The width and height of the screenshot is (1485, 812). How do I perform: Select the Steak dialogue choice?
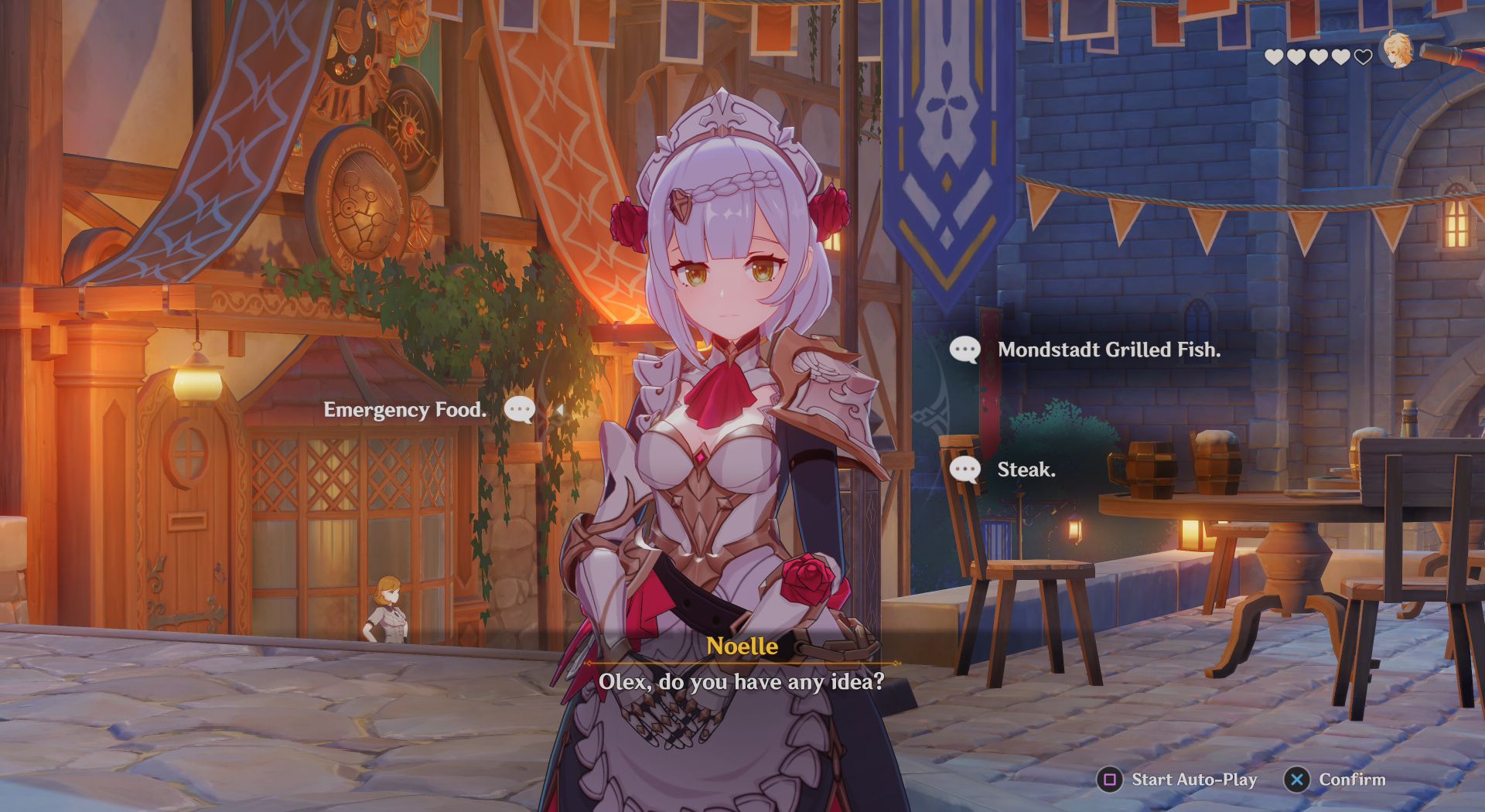tap(1026, 469)
